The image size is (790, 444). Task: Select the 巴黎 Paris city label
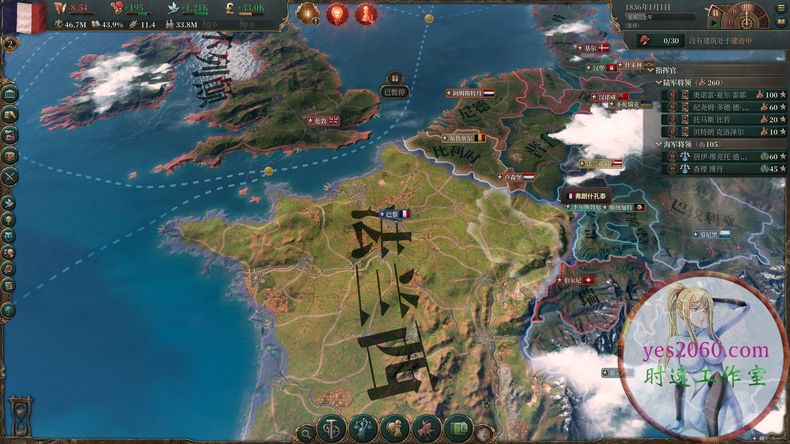pos(393,213)
